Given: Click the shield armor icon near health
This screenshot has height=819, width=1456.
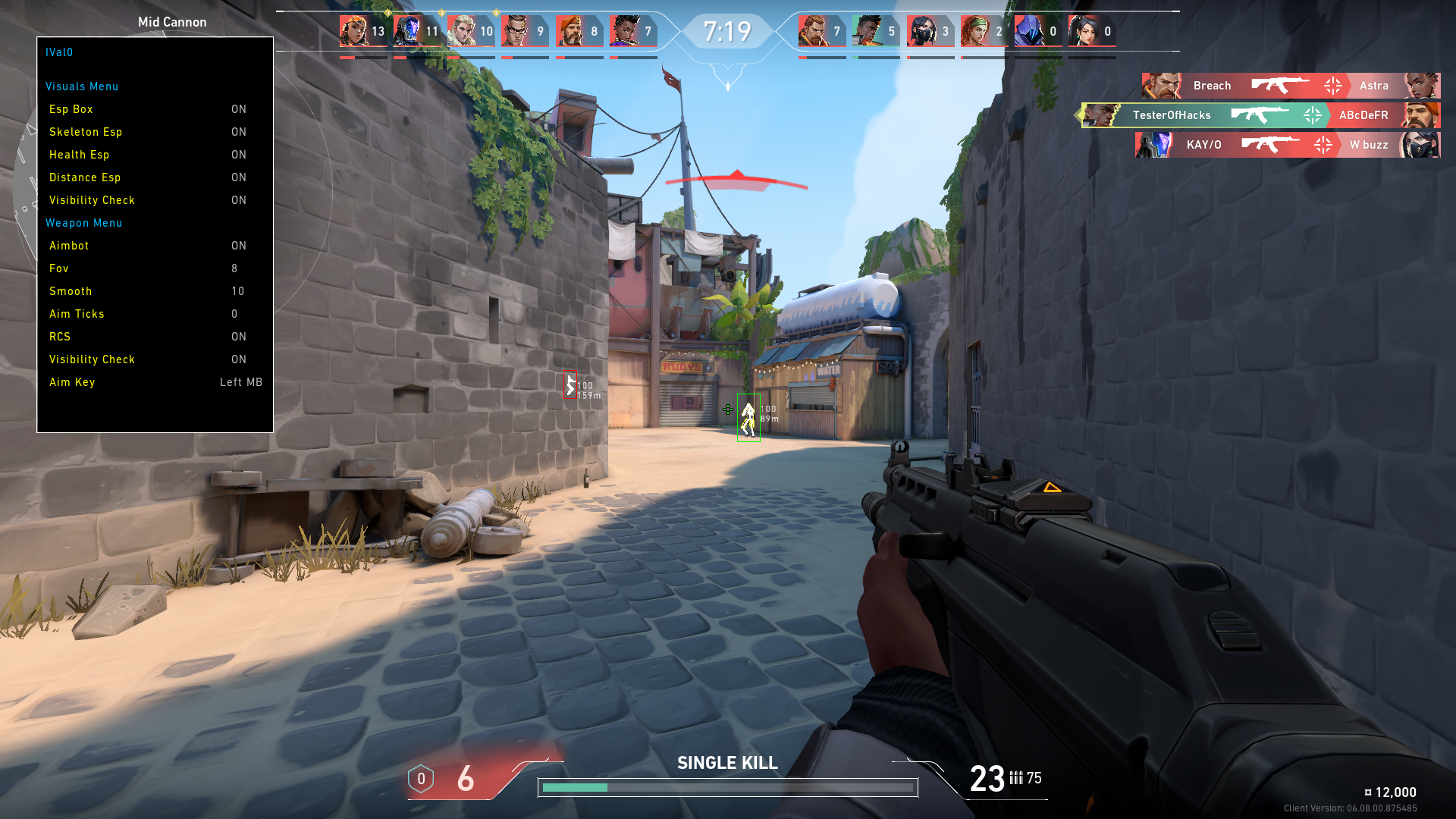Looking at the screenshot, I should click(421, 779).
